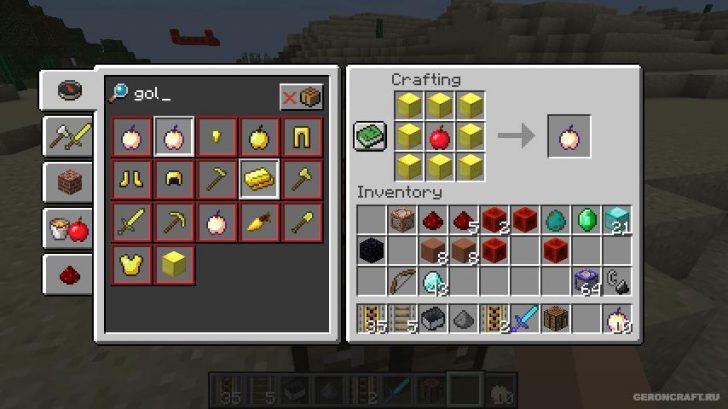Viewport: 728px width, 409px height.
Task: Choose the gold ingot recipe
Action: pos(258,179)
